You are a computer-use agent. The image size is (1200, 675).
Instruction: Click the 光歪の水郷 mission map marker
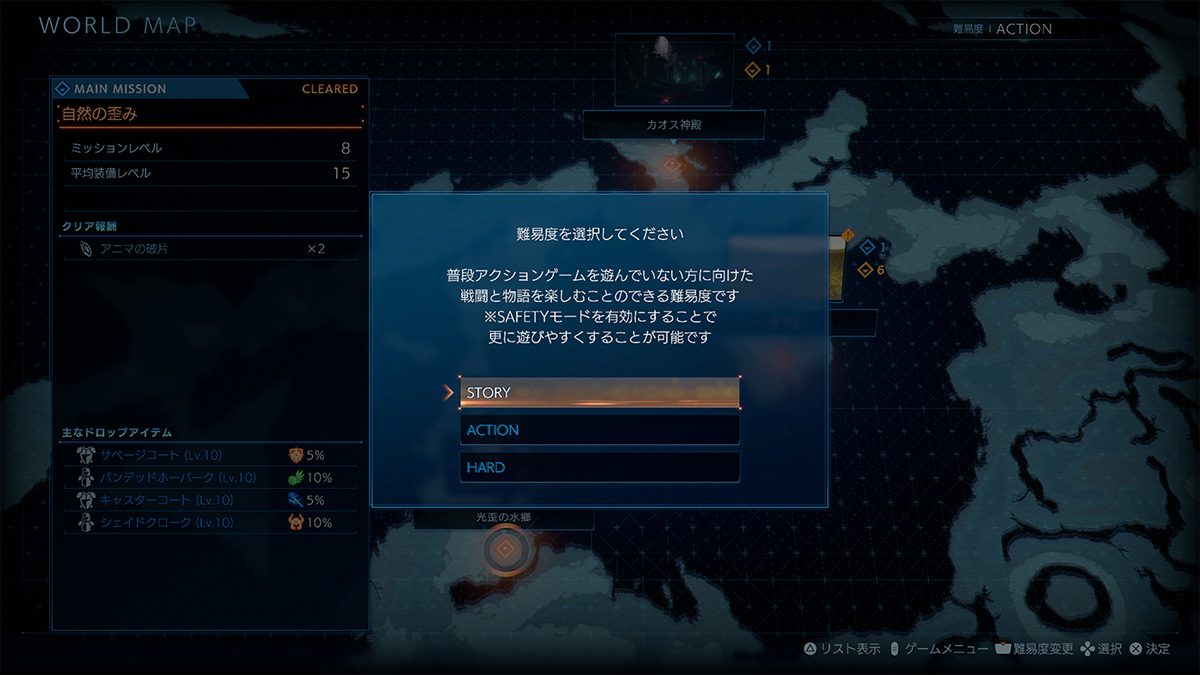506,549
